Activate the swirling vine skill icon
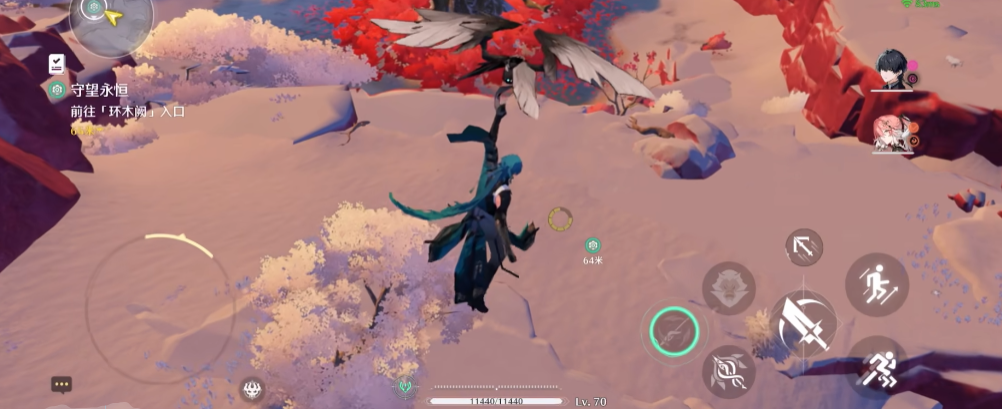The height and width of the screenshot is (409, 1002). click(x=729, y=372)
